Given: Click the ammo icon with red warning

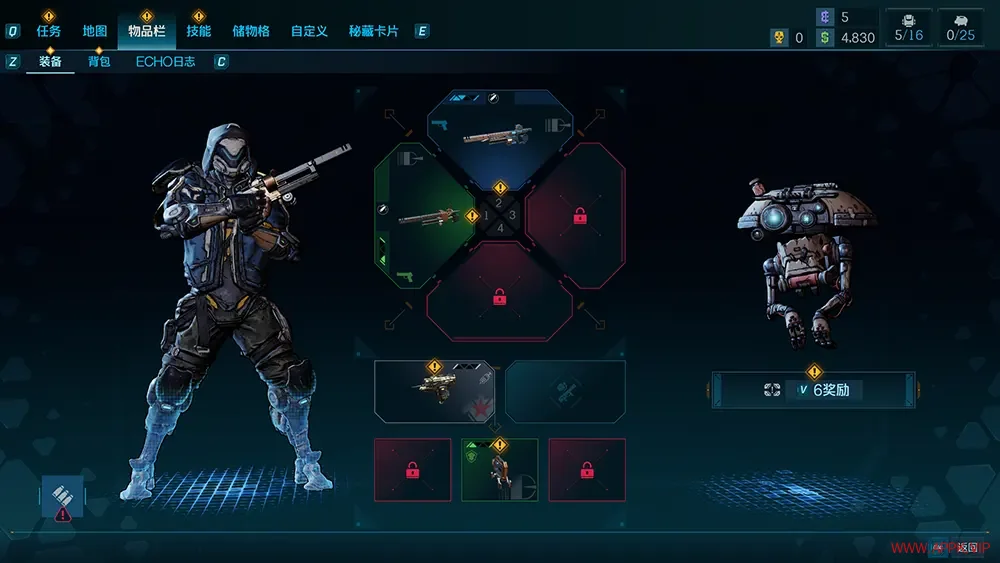Looking at the screenshot, I should (63, 498).
